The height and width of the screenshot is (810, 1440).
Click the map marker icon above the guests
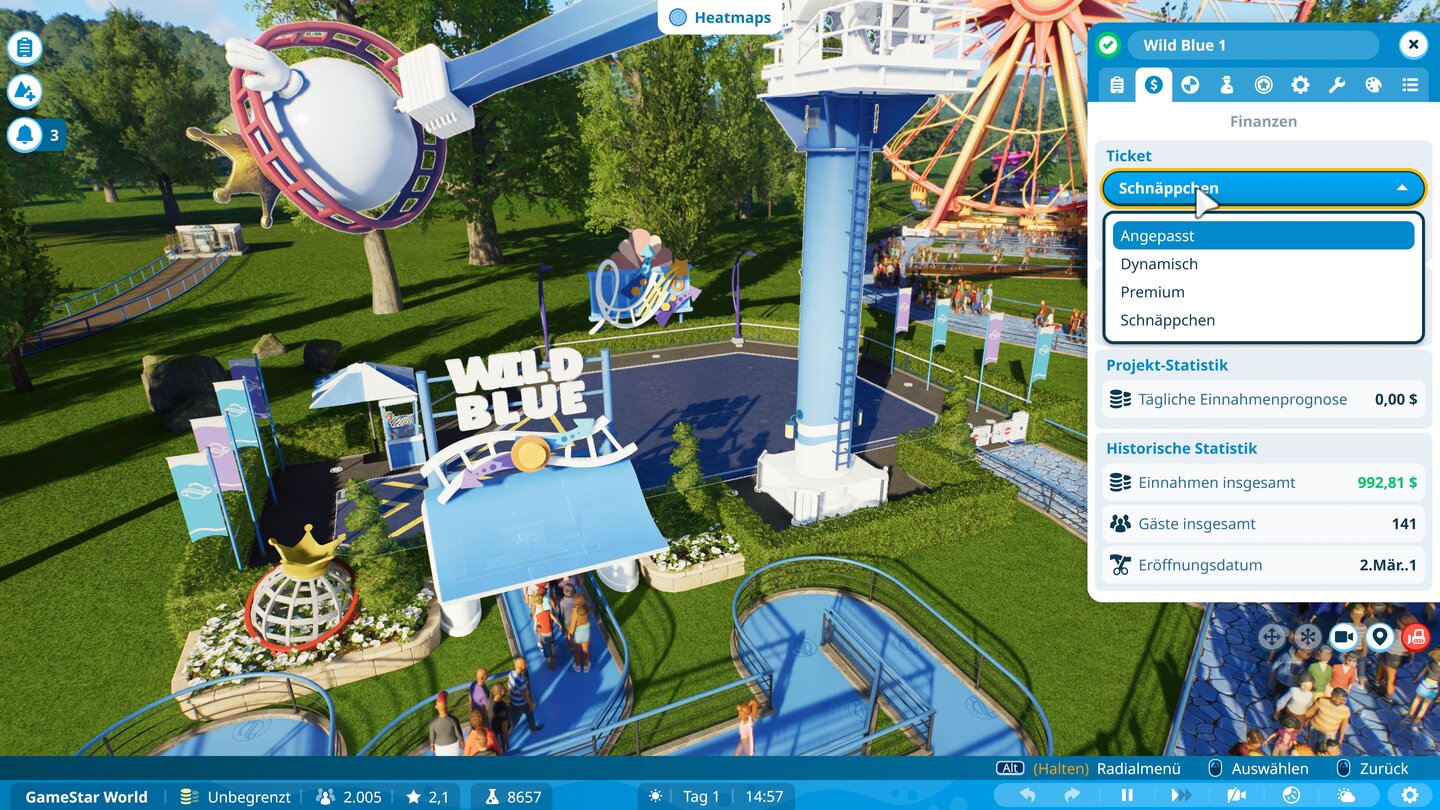point(1380,636)
